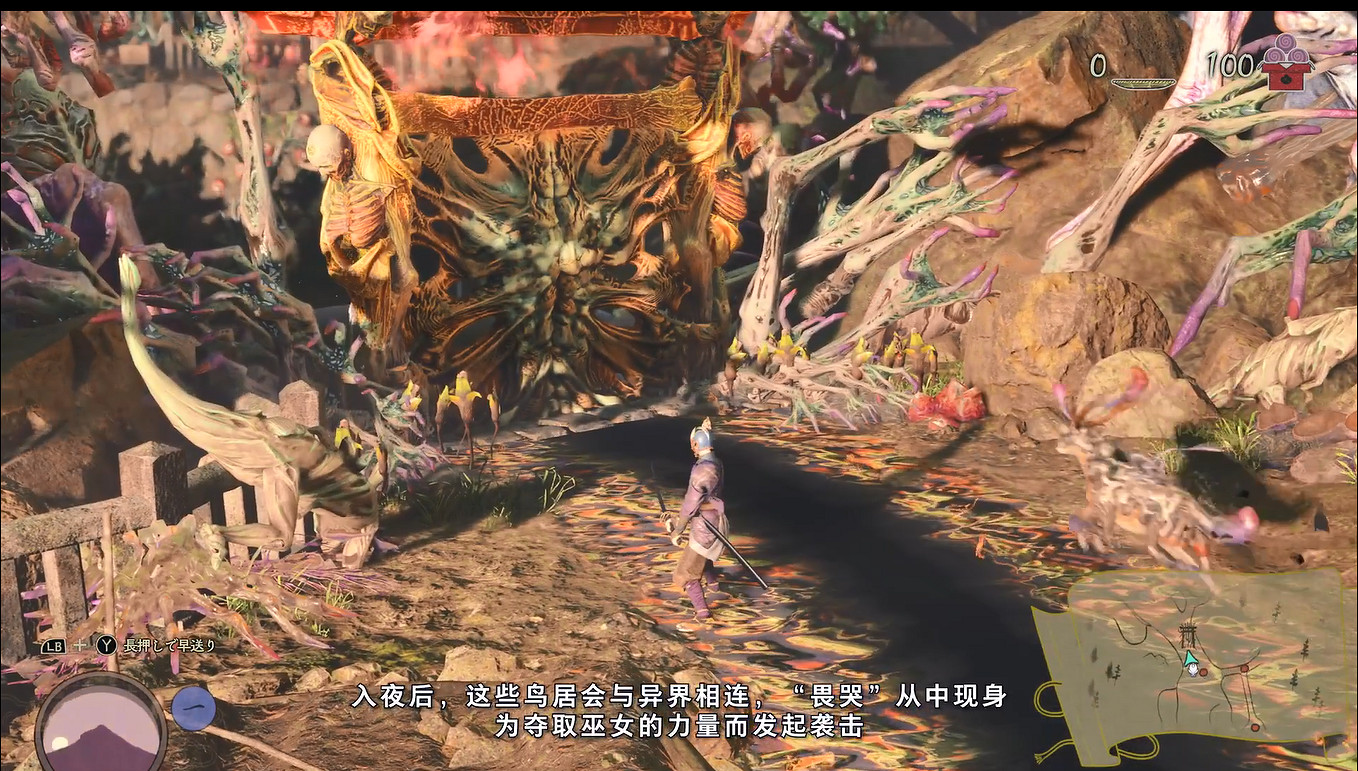Click the torii gate symbol on the minimap
The image size is (1358, 771).
pyautogui.click(x=1187, y=633)
